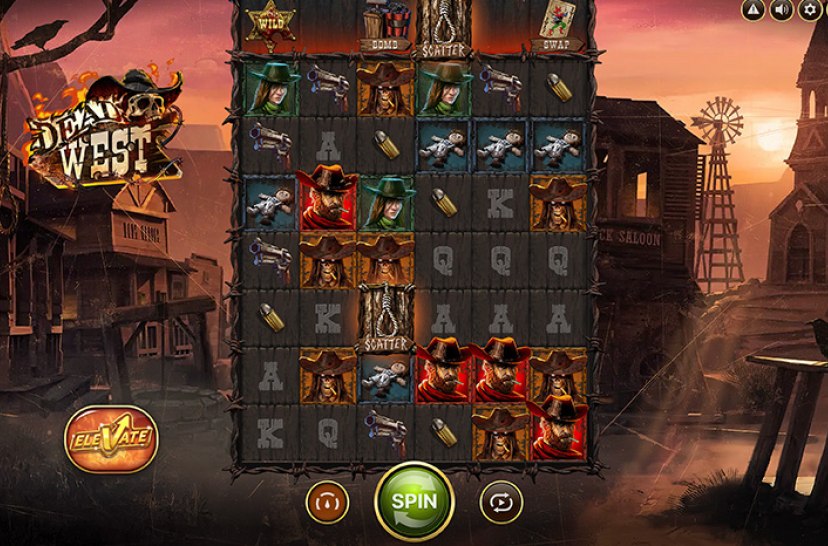Open the triangle warning info icon
Screen dimensions: 828x546
[753, 10]
